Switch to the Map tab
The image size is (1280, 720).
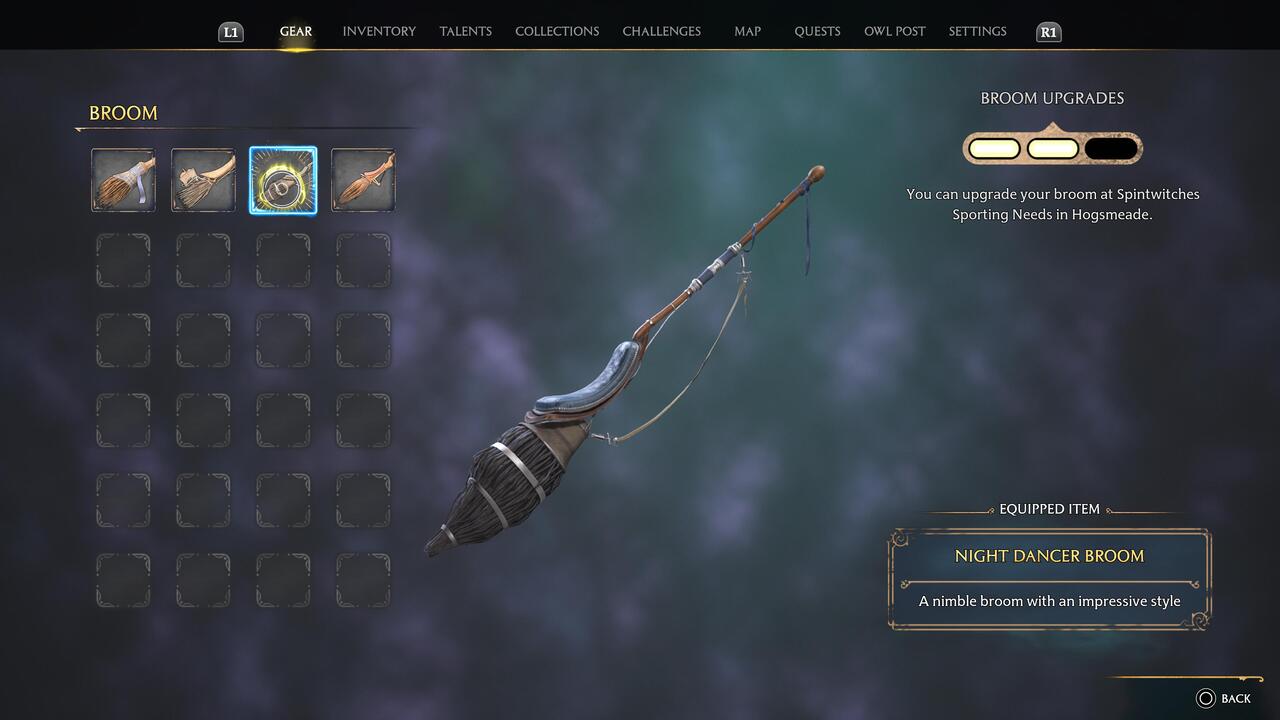747,31
